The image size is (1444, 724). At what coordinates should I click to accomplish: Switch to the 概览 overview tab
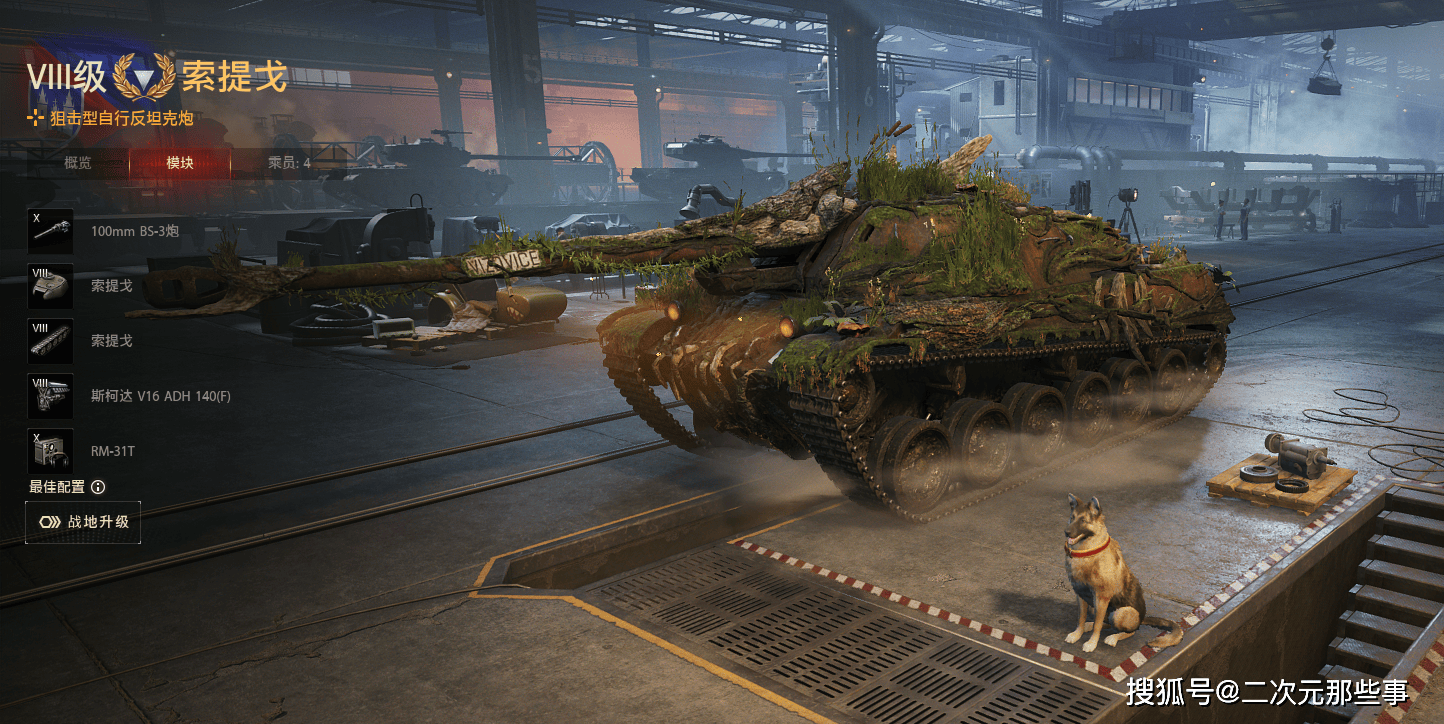(78, 163)
